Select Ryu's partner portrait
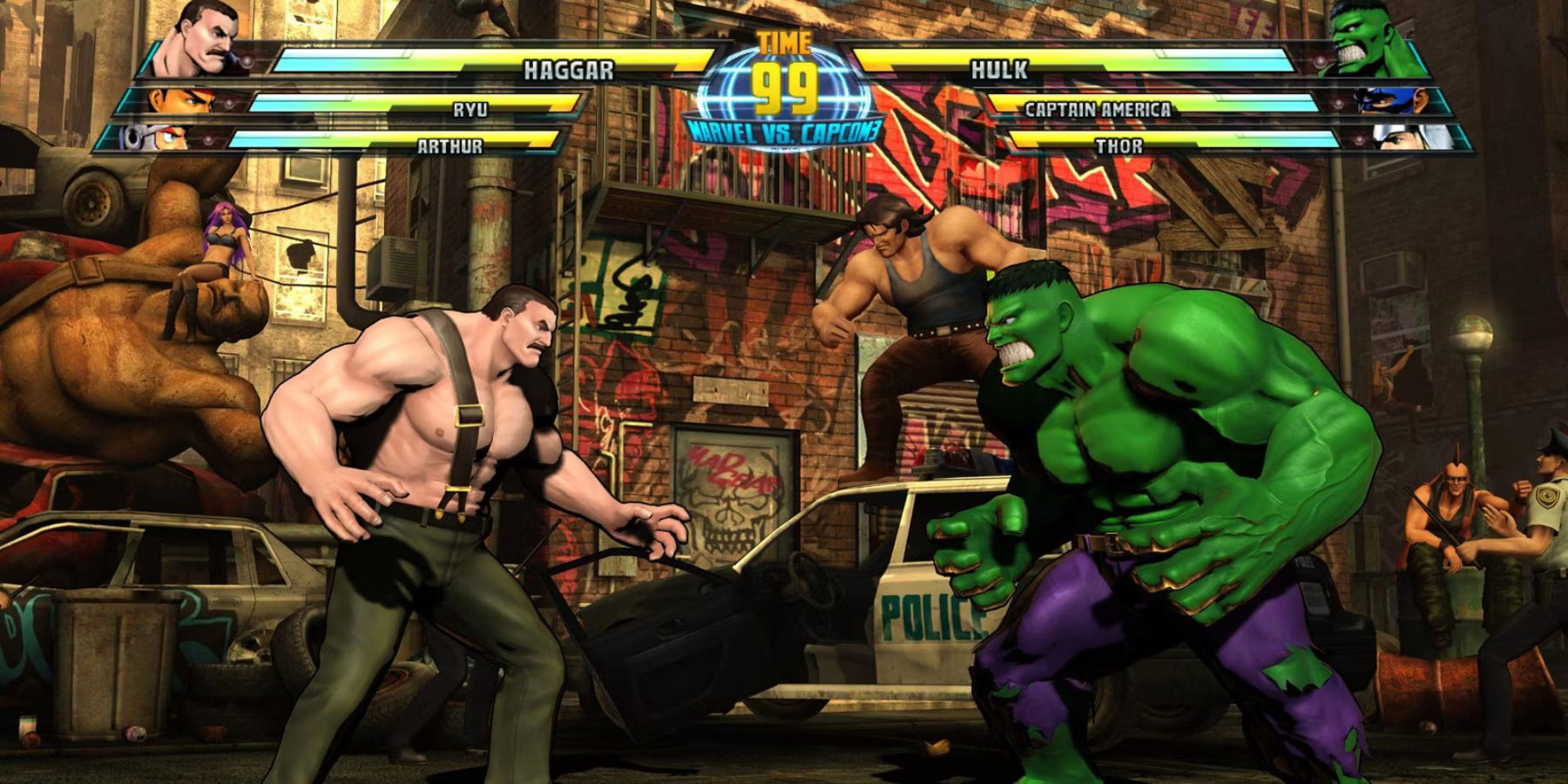Viewport: 1568px width, 784px height. click(x=179, y=100)
